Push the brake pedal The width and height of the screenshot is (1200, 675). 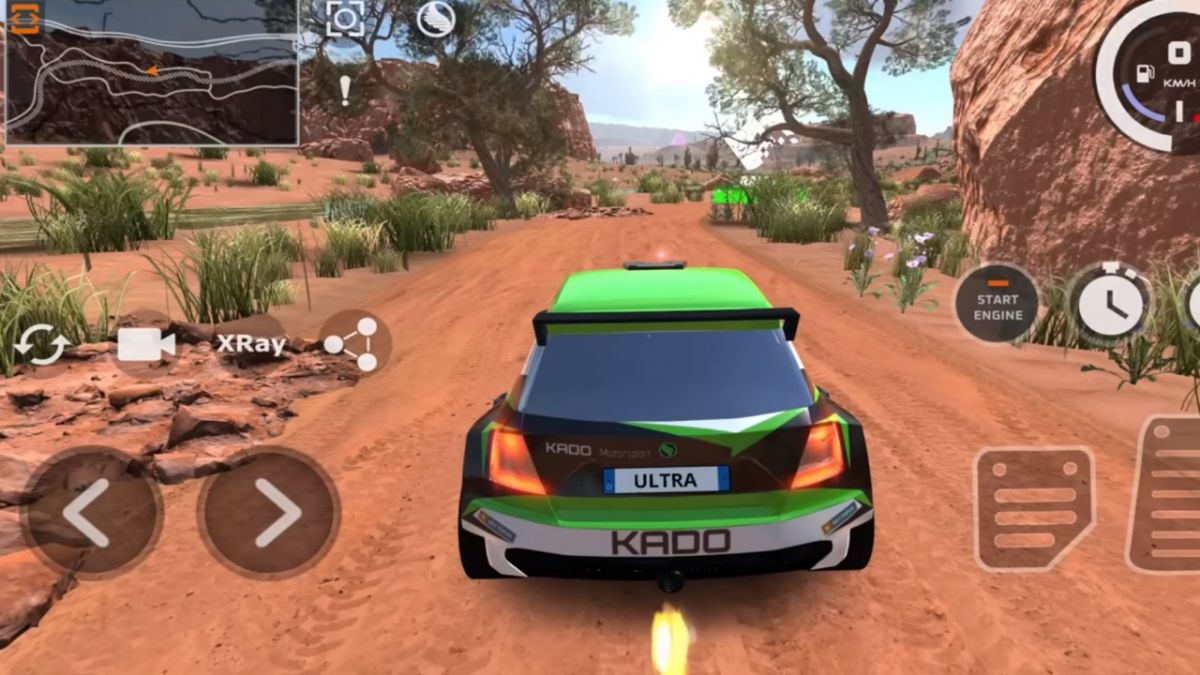[1034, 509]
